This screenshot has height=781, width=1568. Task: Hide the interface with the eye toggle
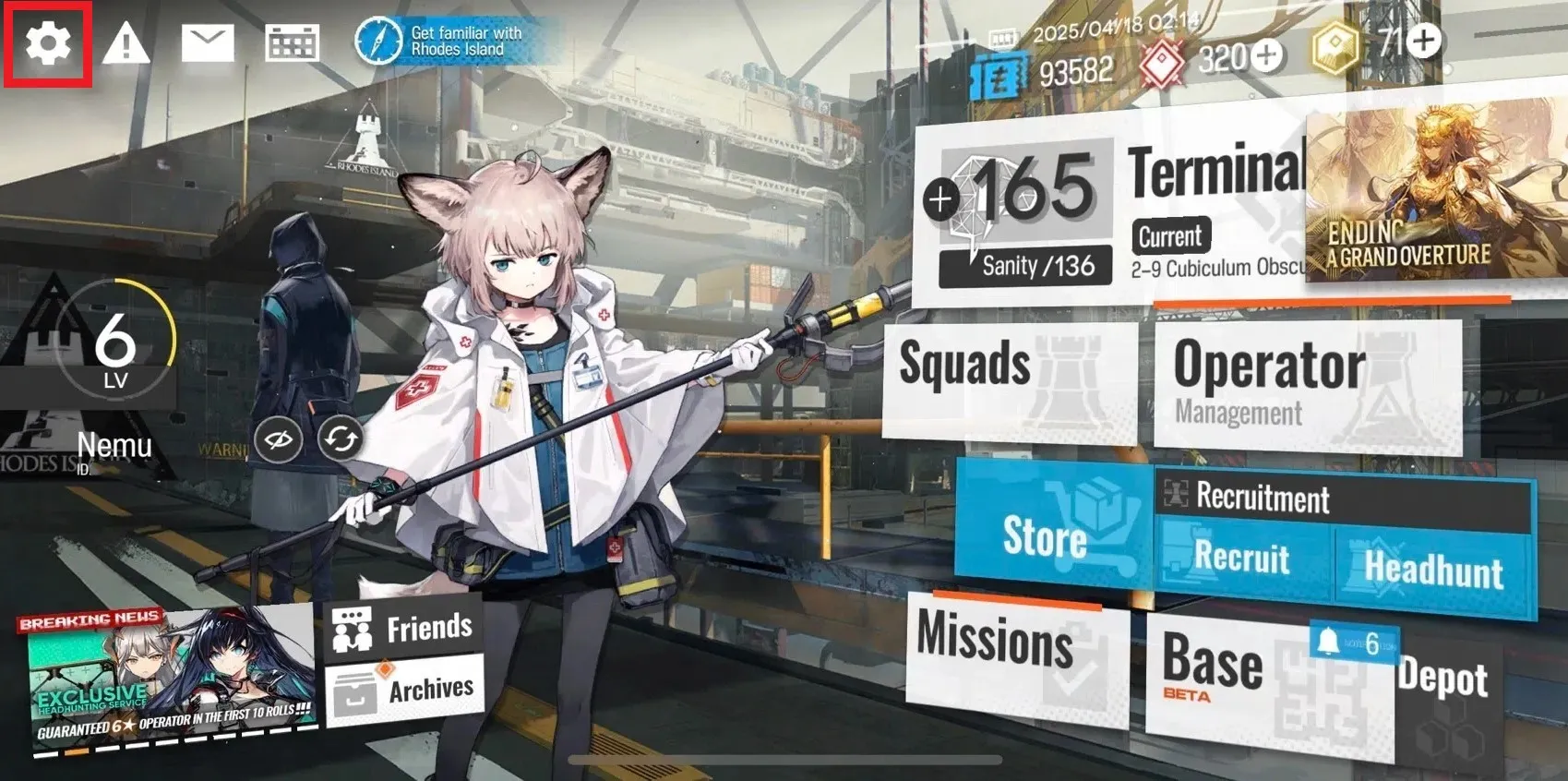(278, 439)
